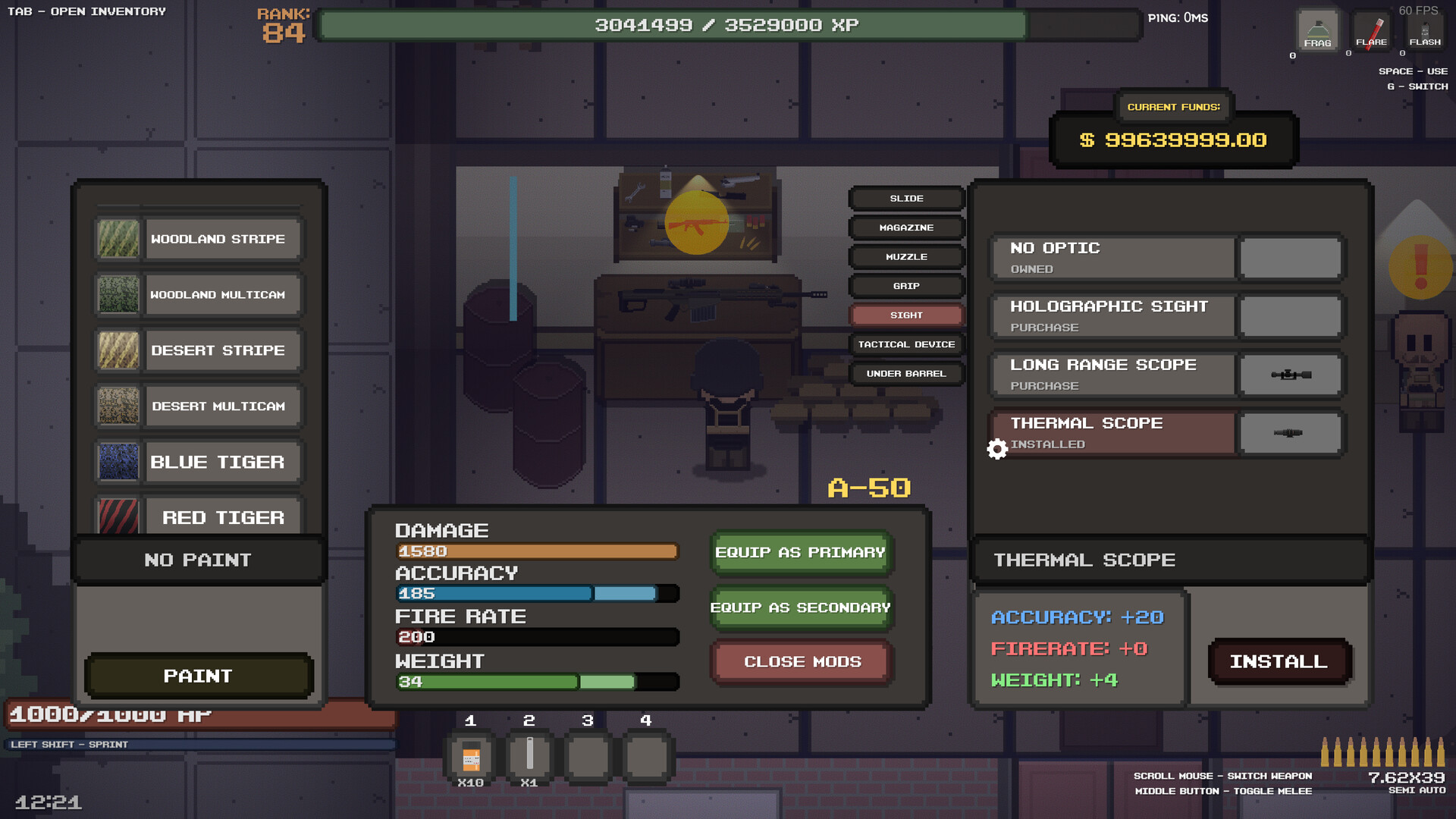Screen dimensions: 1456x819
Task: Open the Thermal Scope gear settings icon
Action: click(997, 449)
